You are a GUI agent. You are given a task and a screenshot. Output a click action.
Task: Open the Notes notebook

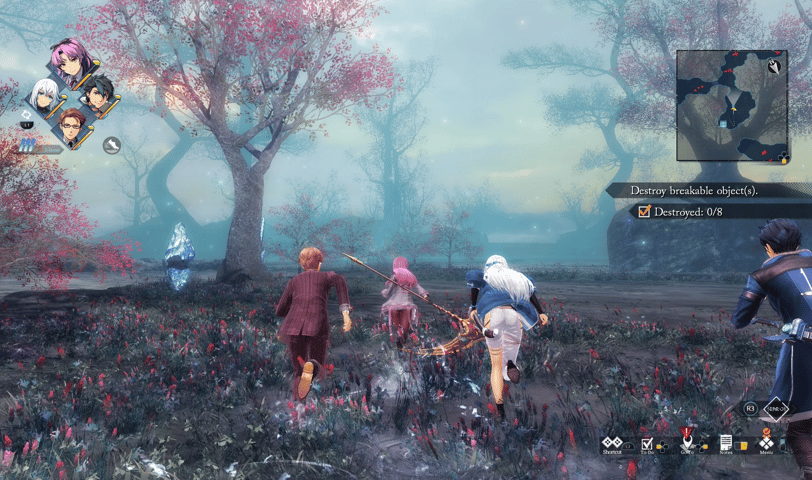coord(726,443)
